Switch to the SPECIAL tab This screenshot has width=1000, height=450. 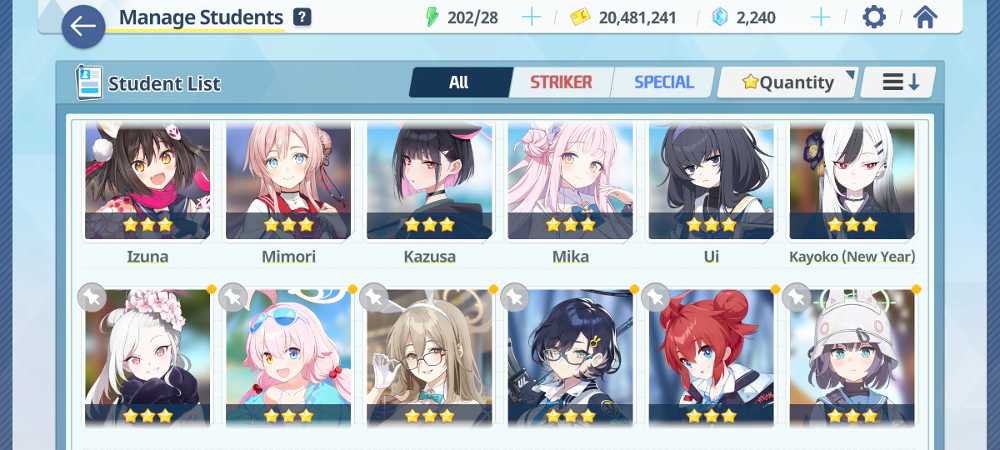664,83
